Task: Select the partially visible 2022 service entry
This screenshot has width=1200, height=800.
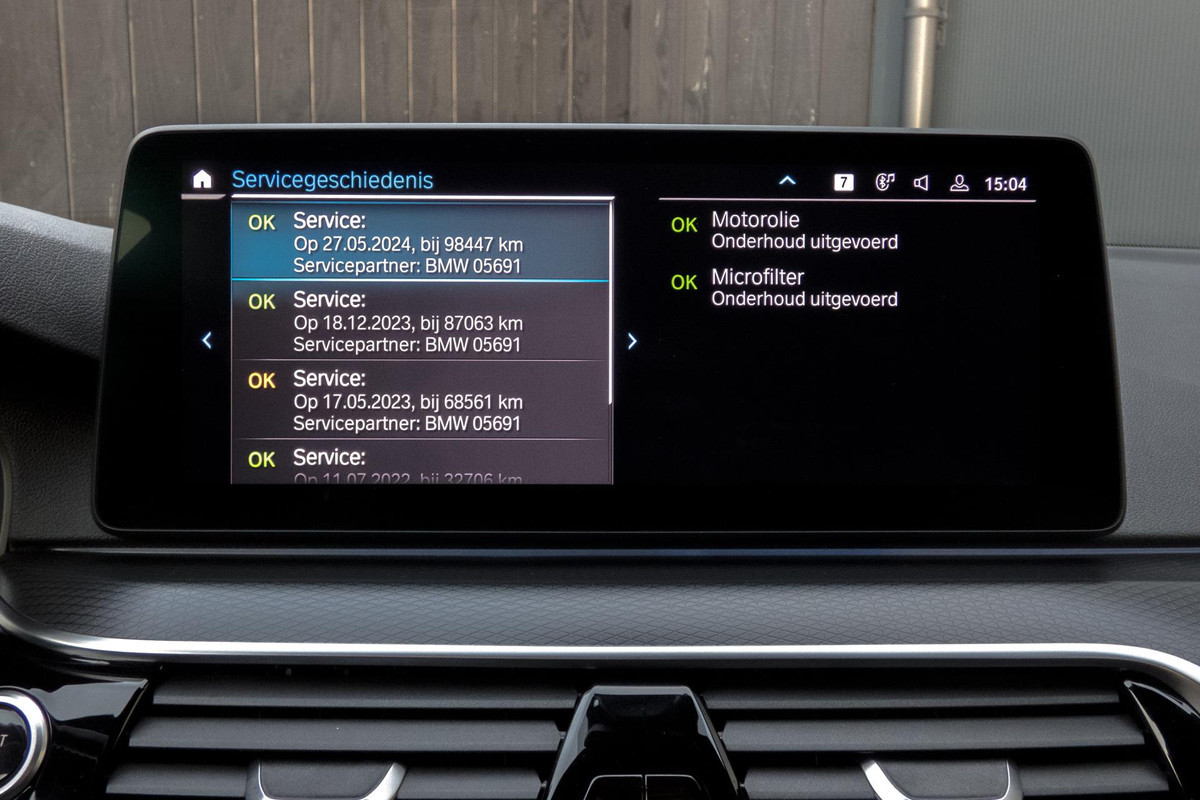Action: point(420,465)
